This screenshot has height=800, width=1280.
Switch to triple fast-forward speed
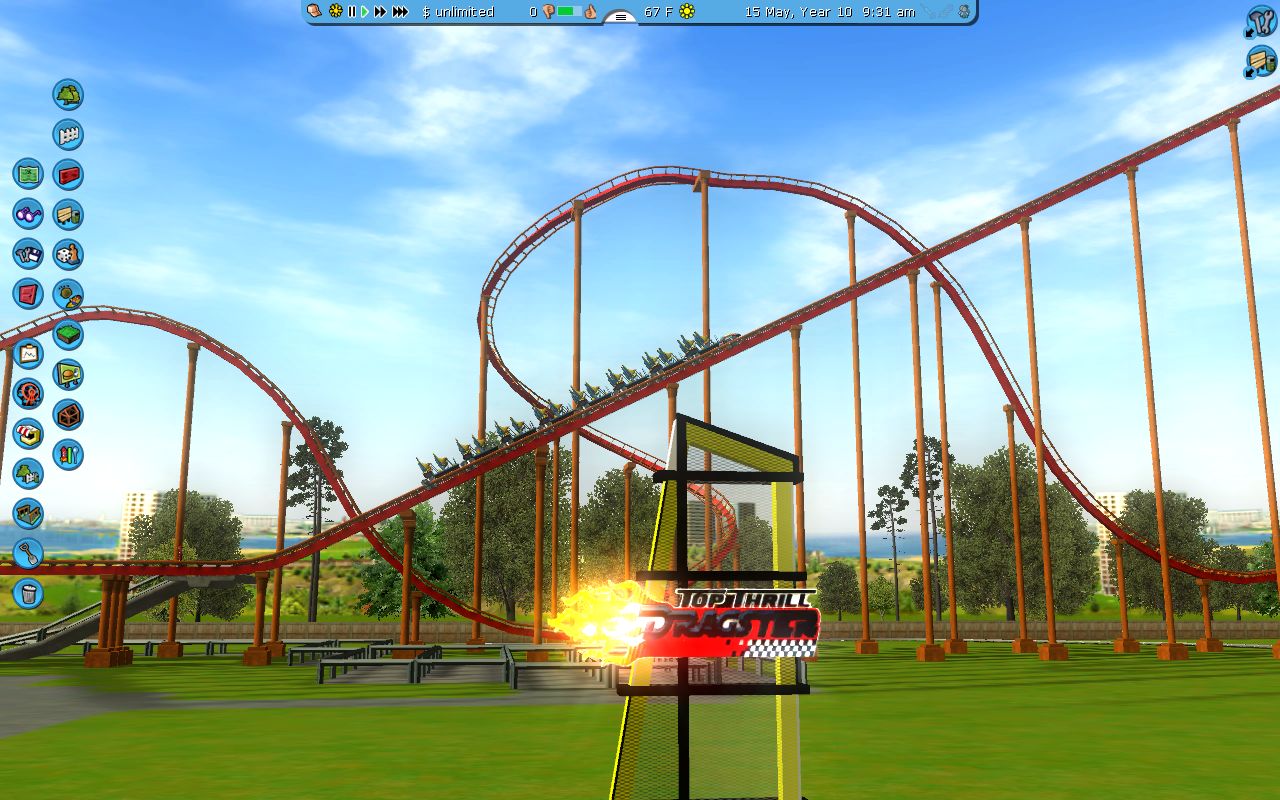click(x=400, y=12)
